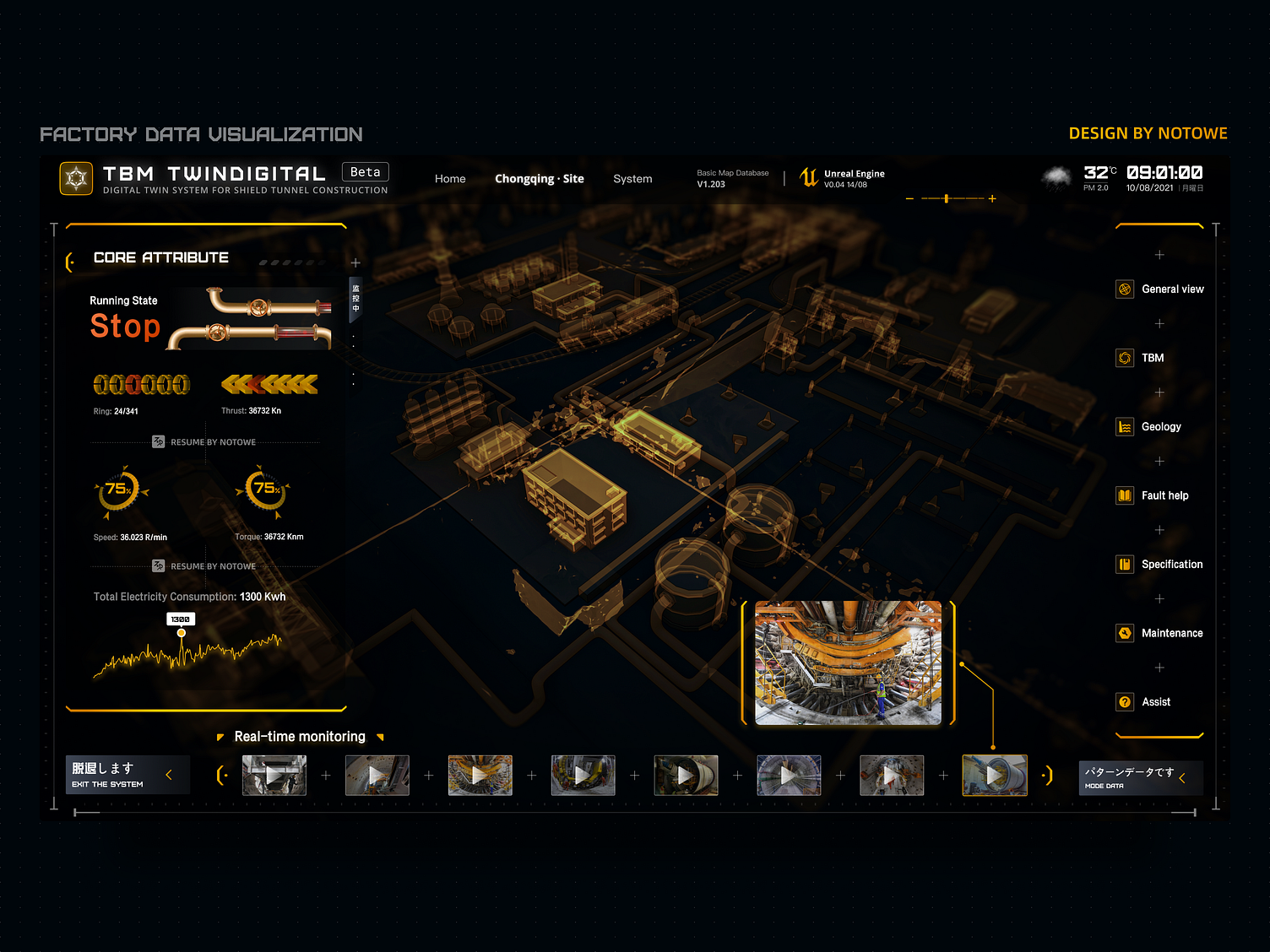Activate the Mode Data button
Screen dimensions: 1270x952
(x=1141, y=777)
